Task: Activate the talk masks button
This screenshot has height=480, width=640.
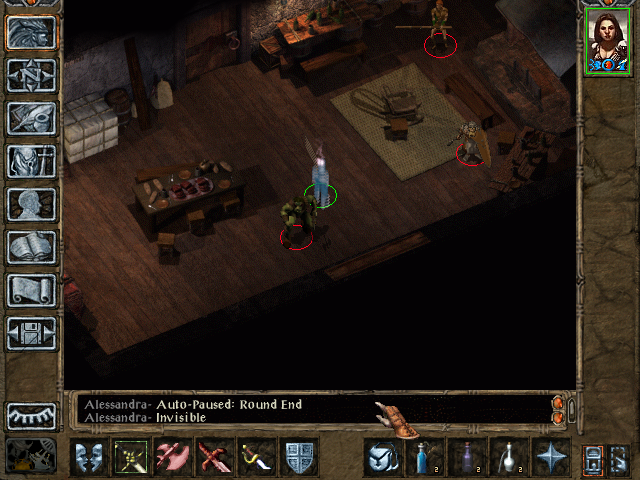Action: [88, 457]
